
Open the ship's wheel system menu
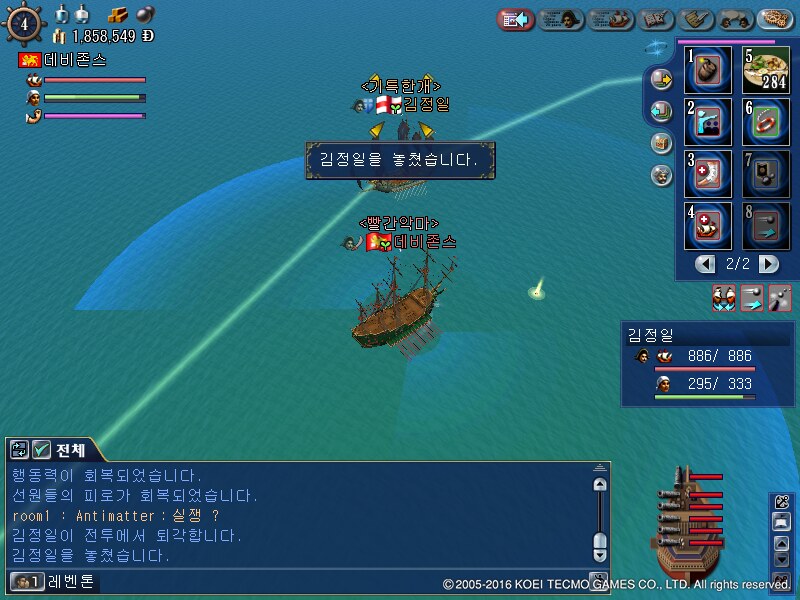[x=776, y=19]
